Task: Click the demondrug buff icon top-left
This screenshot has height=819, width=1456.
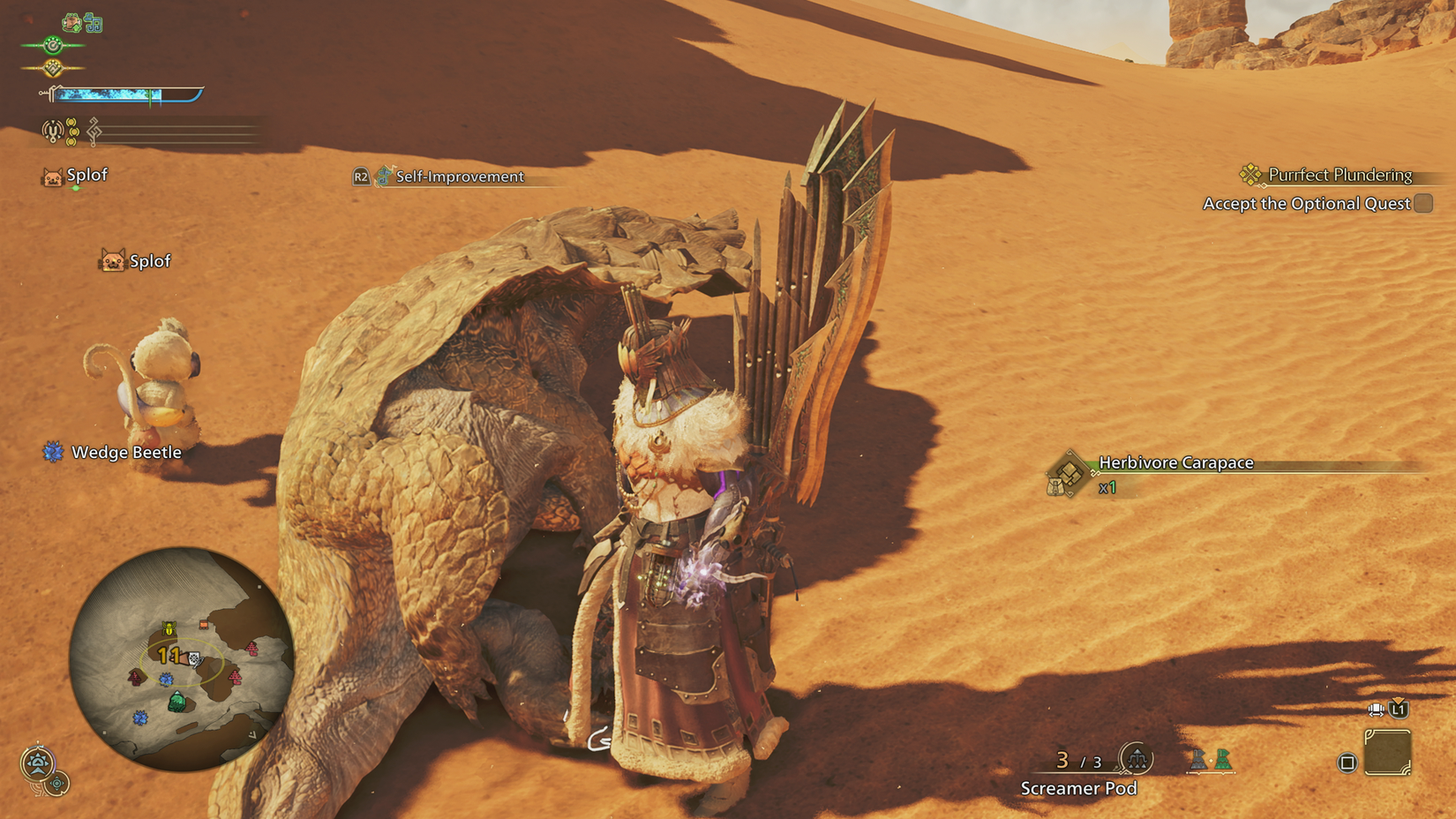Action: coord(71,22)
